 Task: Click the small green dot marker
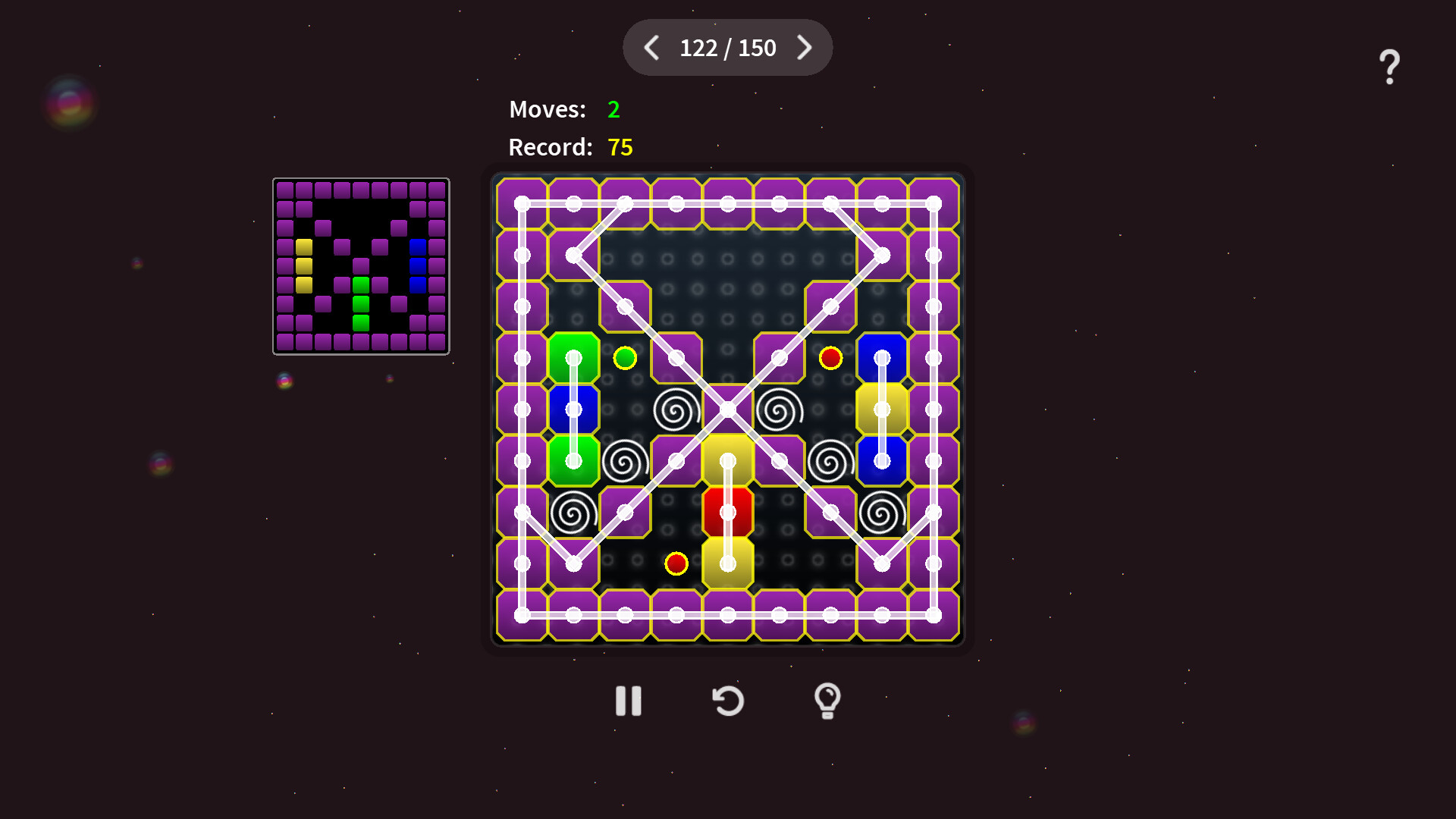point(625,356)
